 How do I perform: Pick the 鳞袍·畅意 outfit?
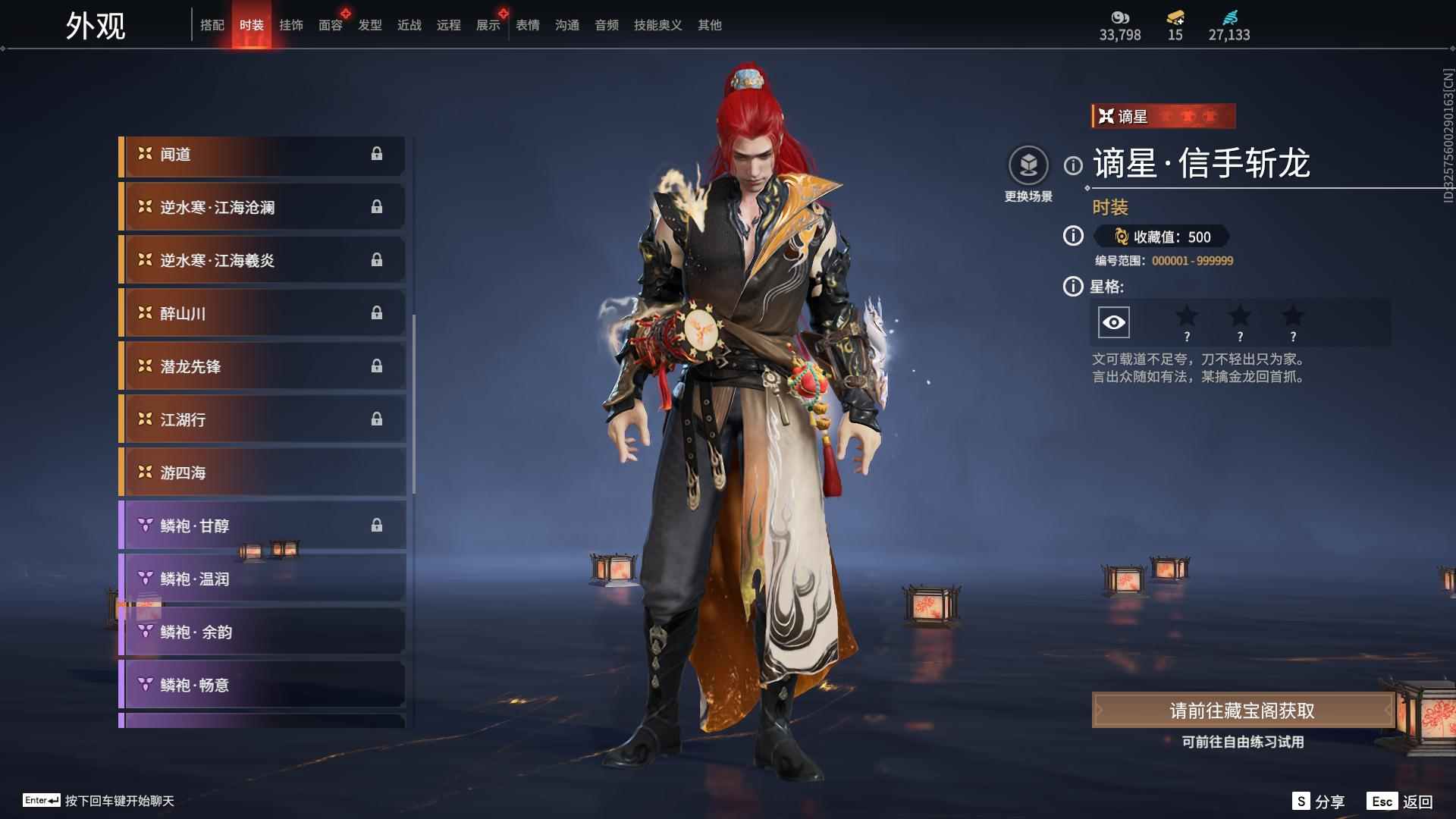pos(262,686)
